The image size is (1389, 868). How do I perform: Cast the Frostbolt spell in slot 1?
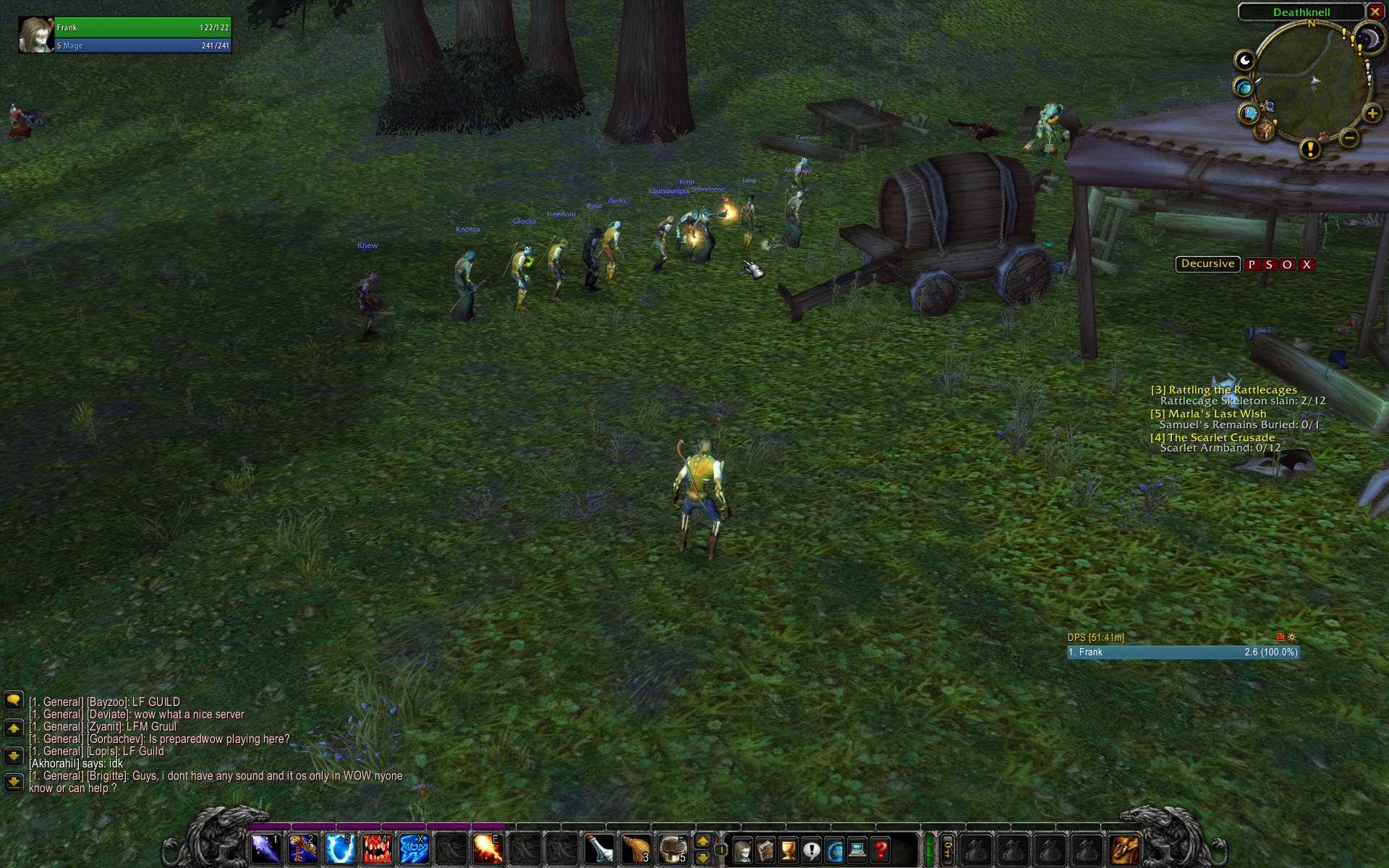[266, 848]
